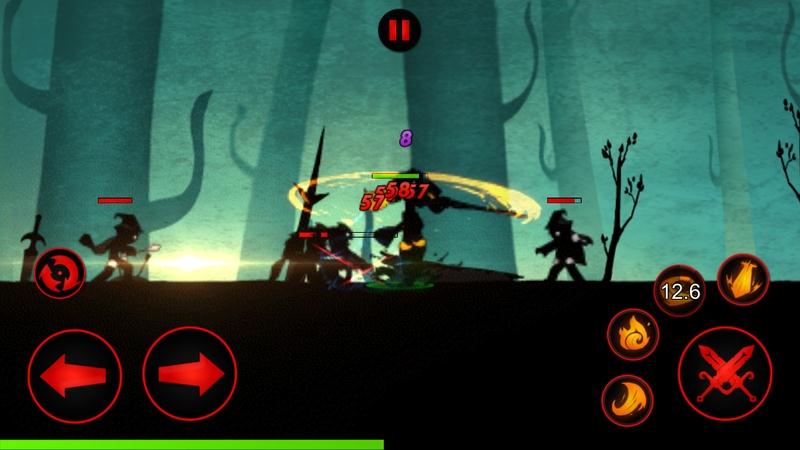
Task: Attack with the crossed swords button
Action: click(x=725, y=374)
